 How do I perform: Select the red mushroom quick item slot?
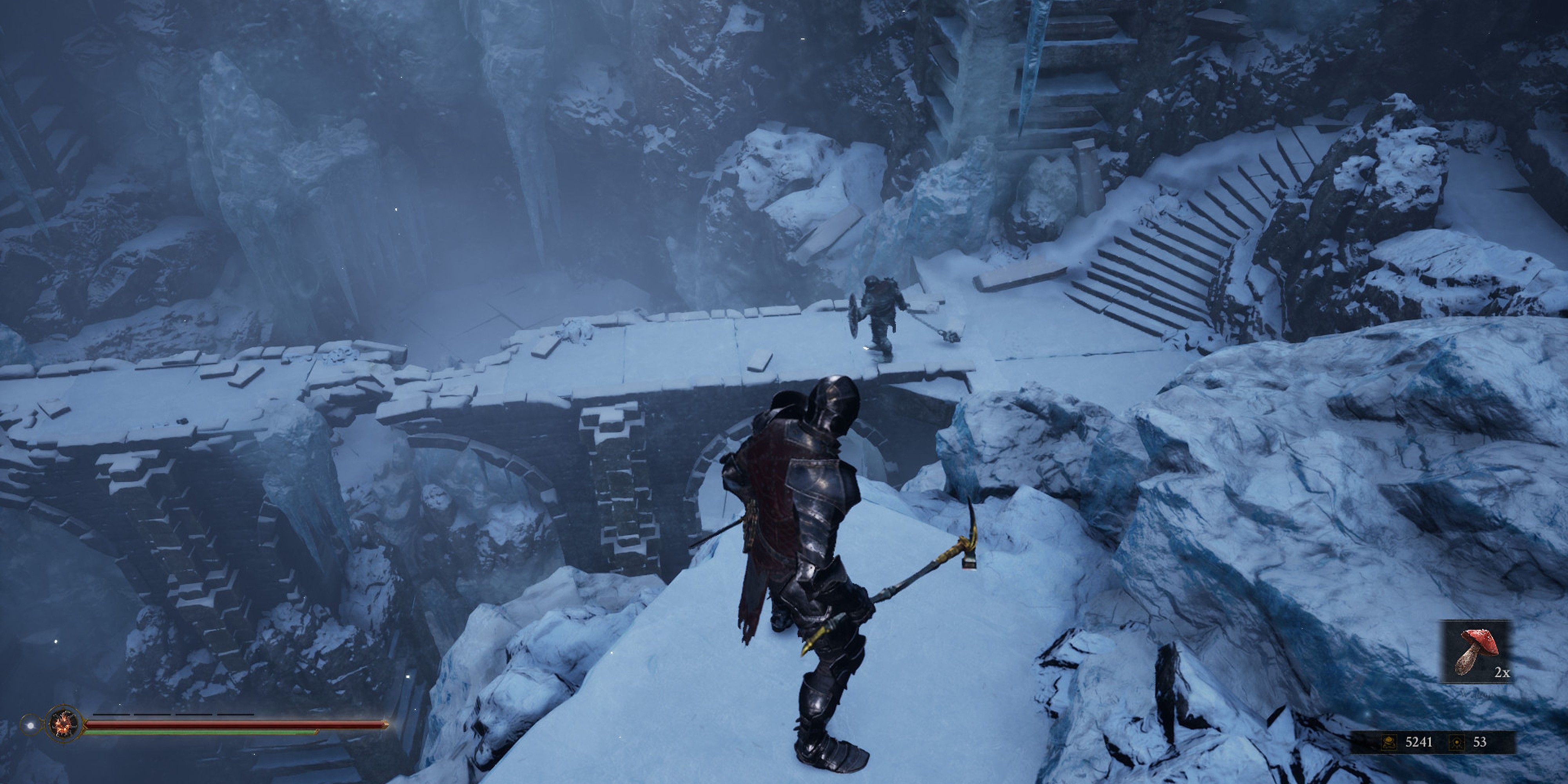pos(1475,652)
